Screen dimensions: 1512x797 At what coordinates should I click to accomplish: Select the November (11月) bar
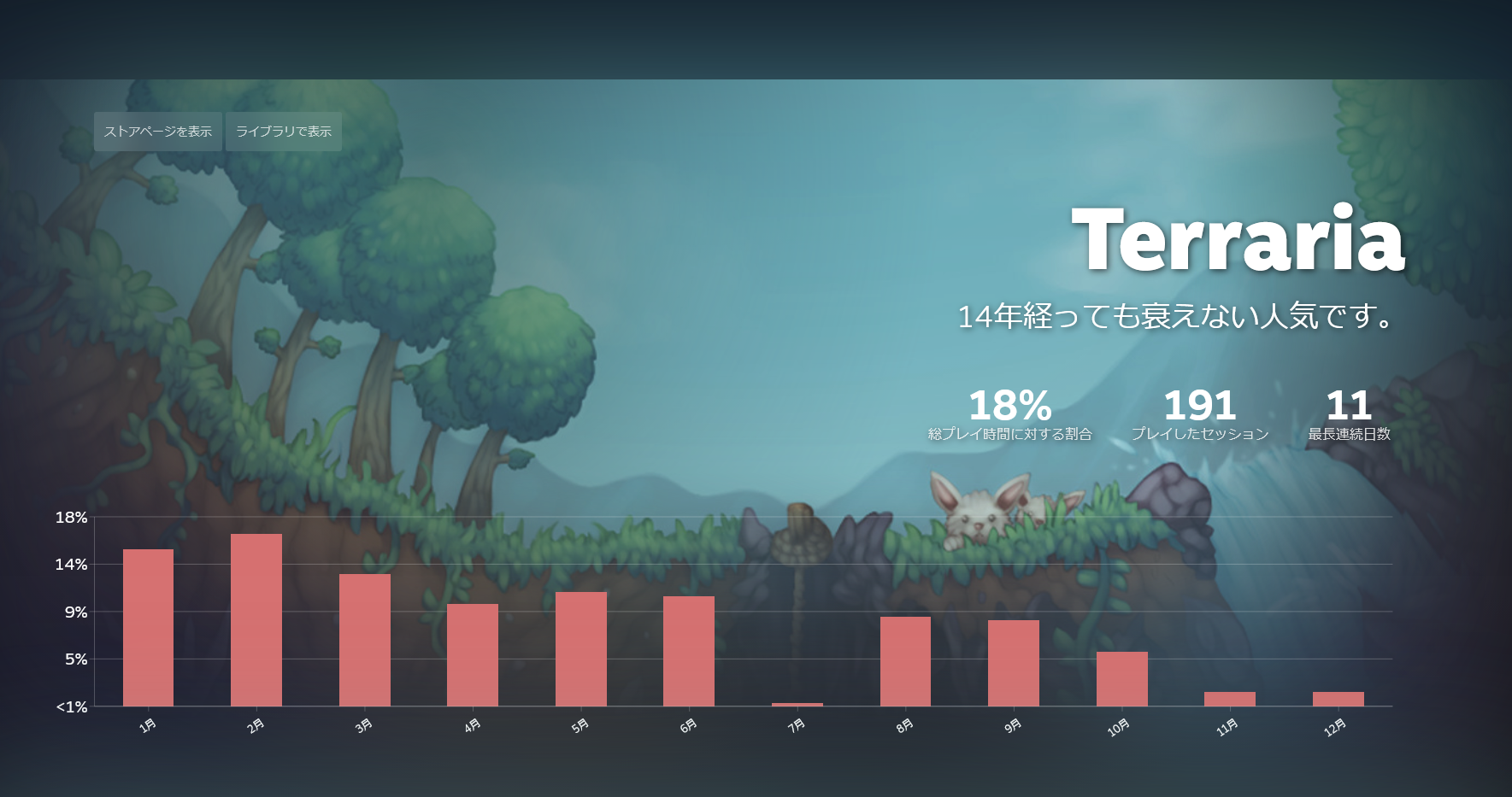point(1228,698)
